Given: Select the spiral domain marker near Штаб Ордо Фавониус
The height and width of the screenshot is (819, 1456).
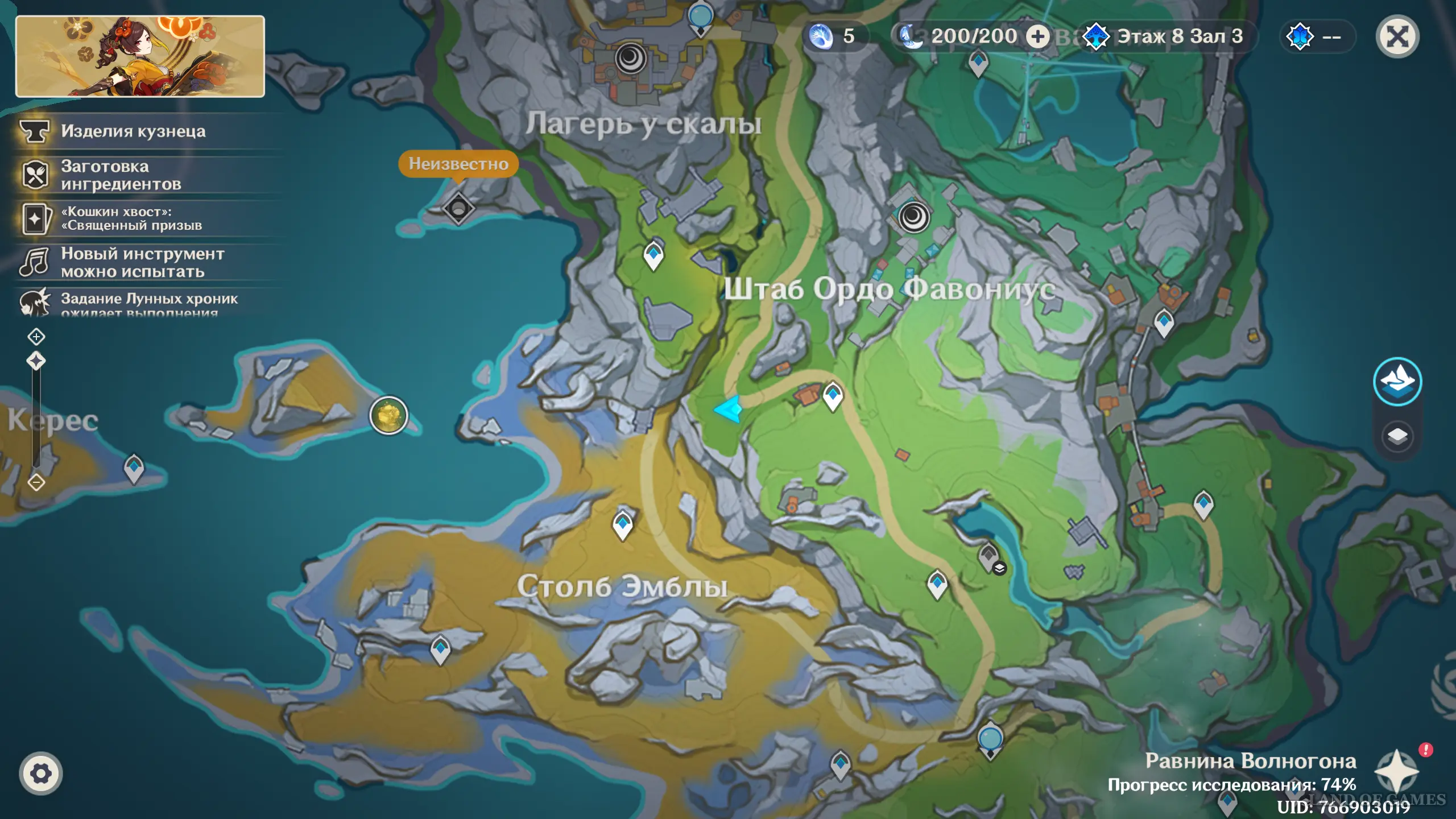Looking at the screenshot, I should 913,217.
